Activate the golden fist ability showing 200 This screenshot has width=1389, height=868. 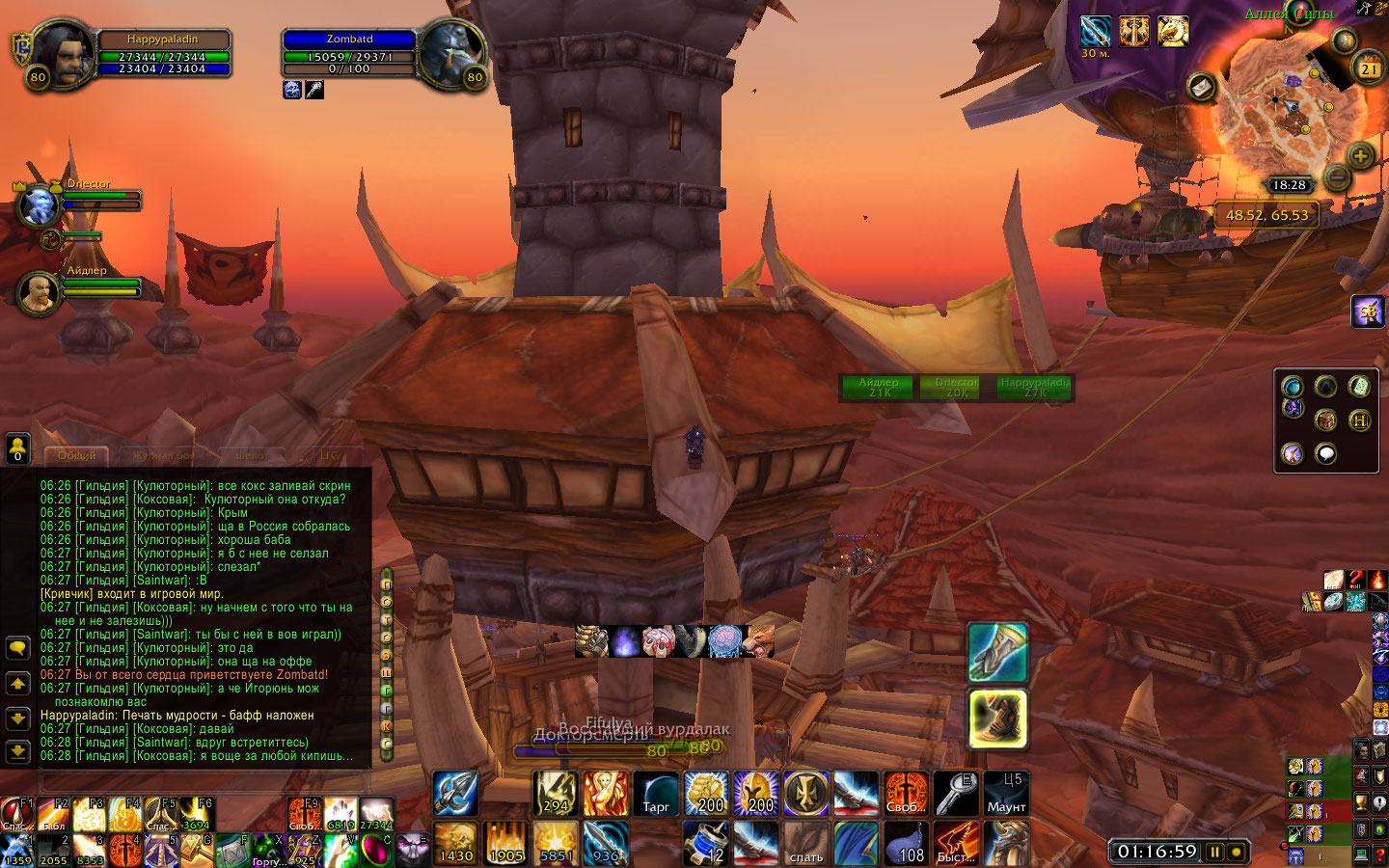pos(708,794)
